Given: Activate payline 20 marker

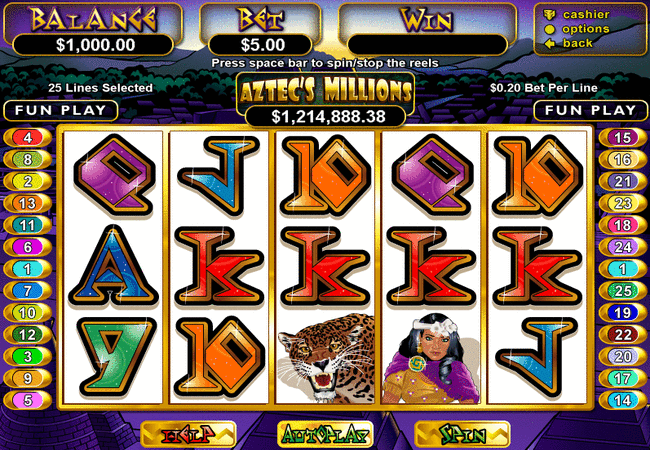Looking at the screenshot, I should [x=622, y=356].
